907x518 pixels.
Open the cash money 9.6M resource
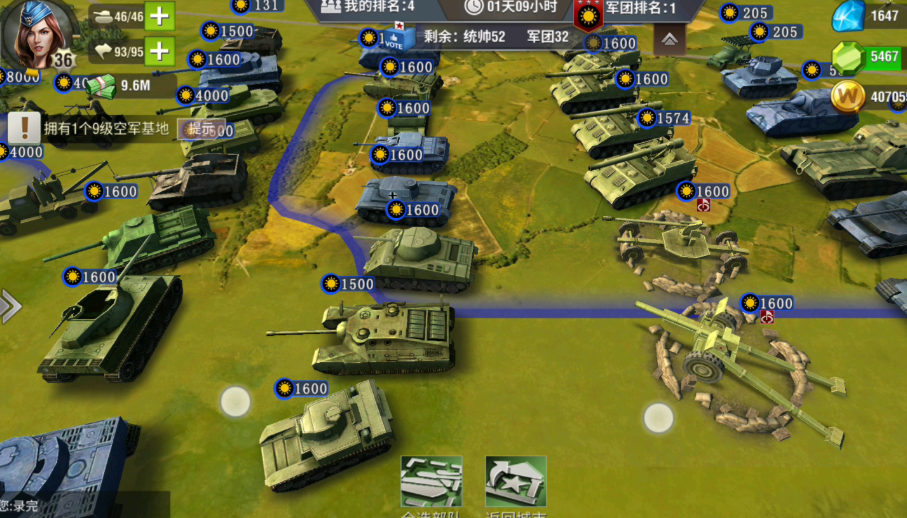(x=120, y=85)
